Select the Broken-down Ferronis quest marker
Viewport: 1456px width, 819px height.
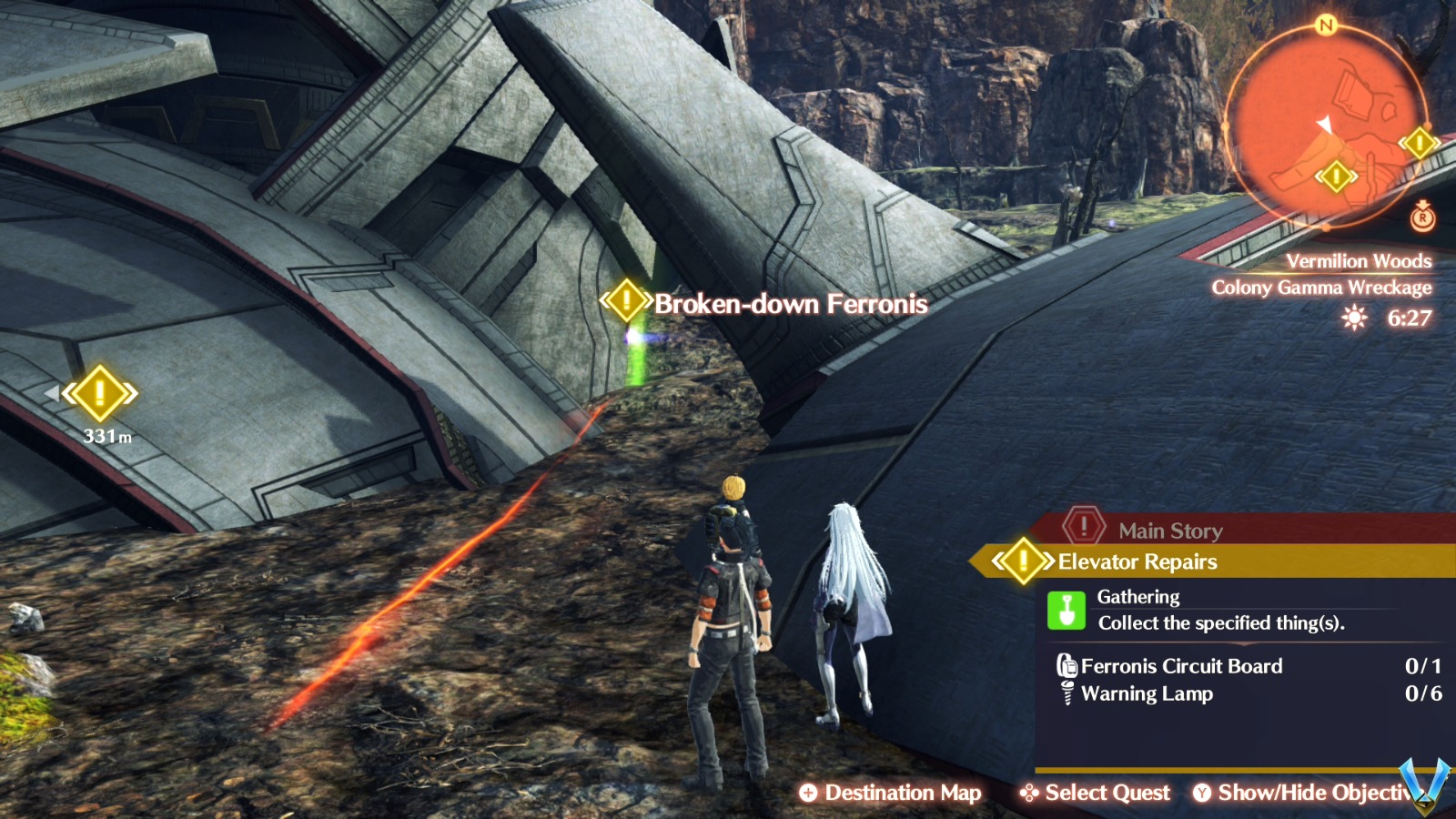tap(625, 301)
